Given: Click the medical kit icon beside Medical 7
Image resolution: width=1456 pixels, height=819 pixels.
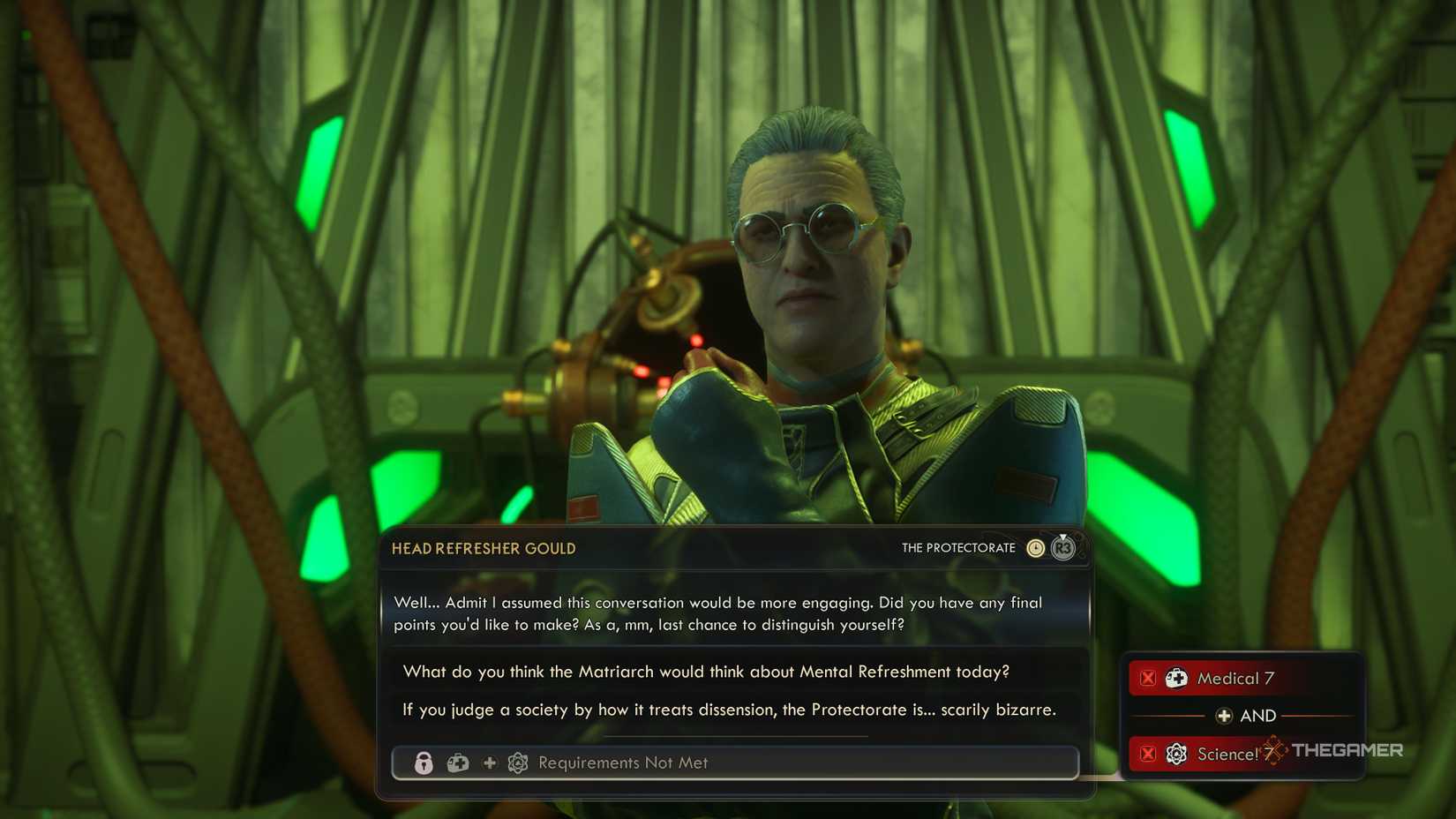Looking at the screenshot, I should tap(1177, 678).
